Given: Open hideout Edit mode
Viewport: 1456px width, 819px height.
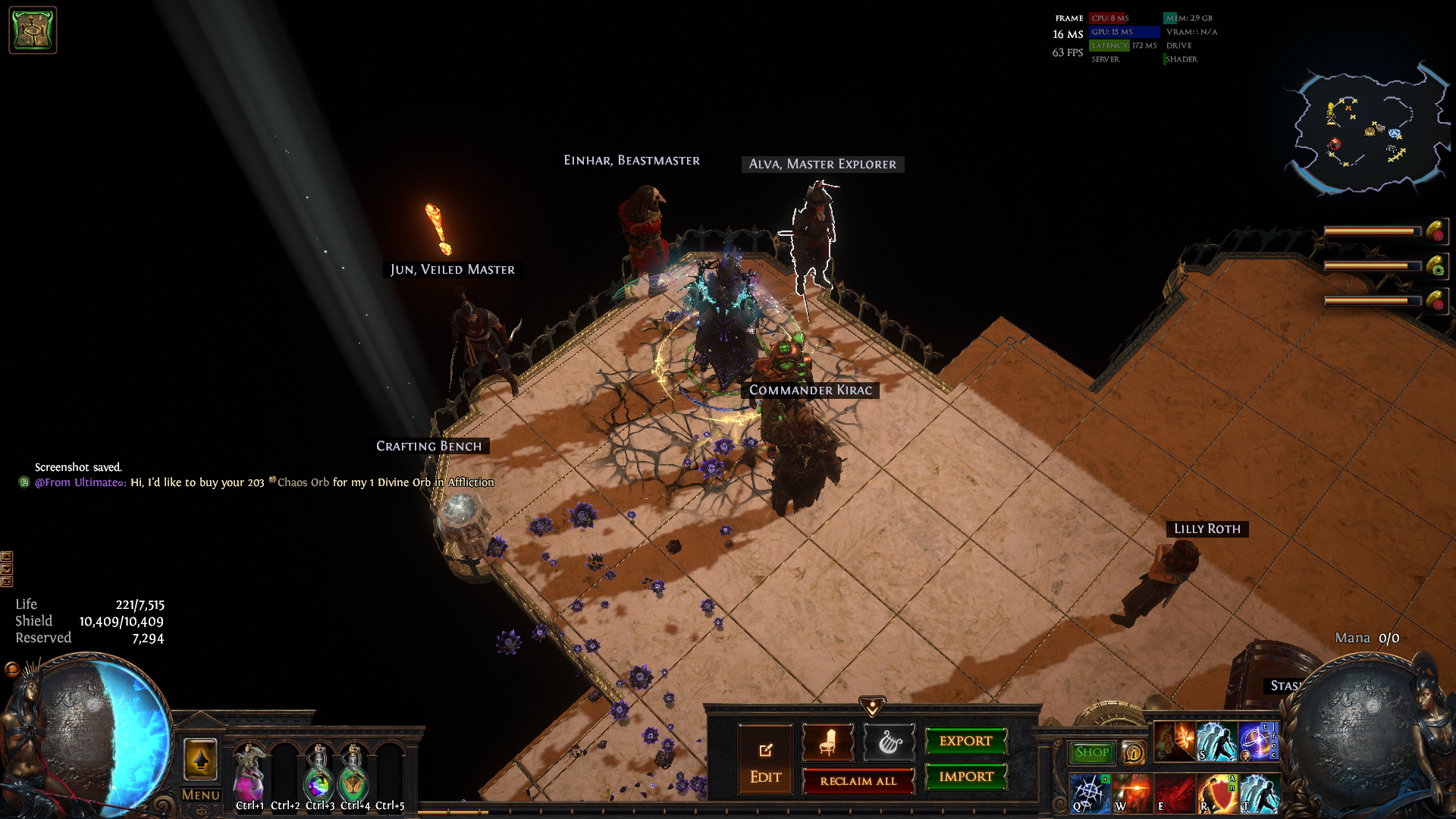Looking at the screenshot, I should pos(765,759).
